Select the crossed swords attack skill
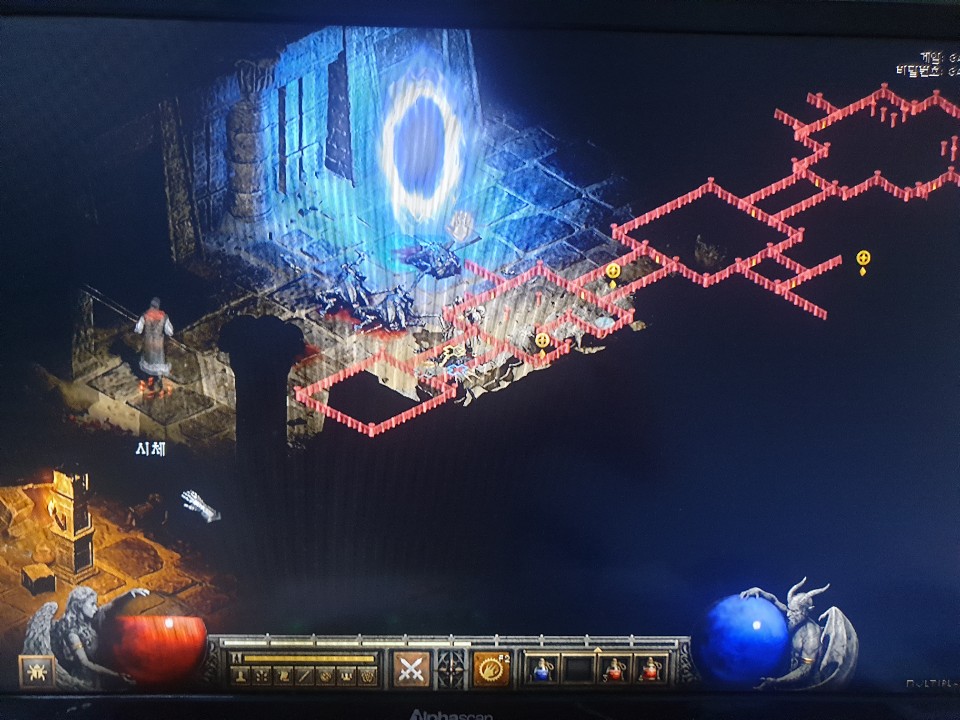960x720 pixels. [409, 668]
